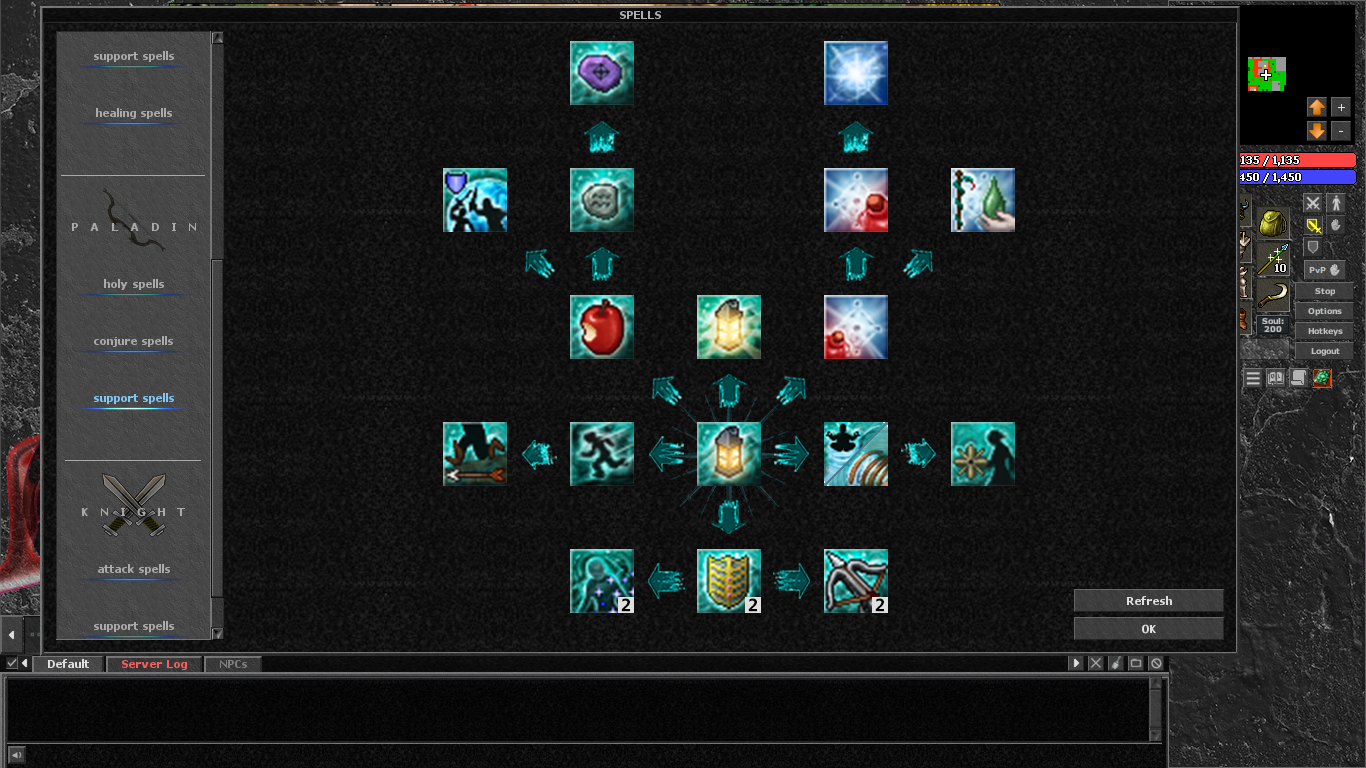Select the golden shield spell in bottom row

[x=728, y=580]
